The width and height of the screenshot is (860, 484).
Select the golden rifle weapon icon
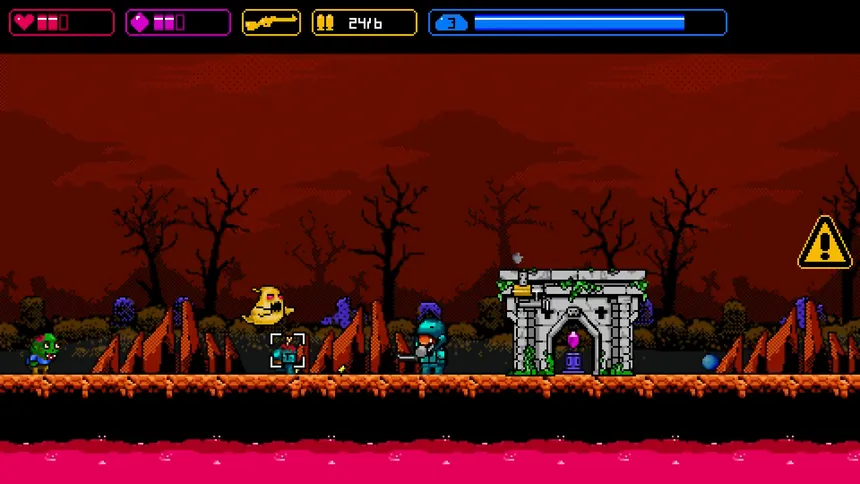[271, 22]
